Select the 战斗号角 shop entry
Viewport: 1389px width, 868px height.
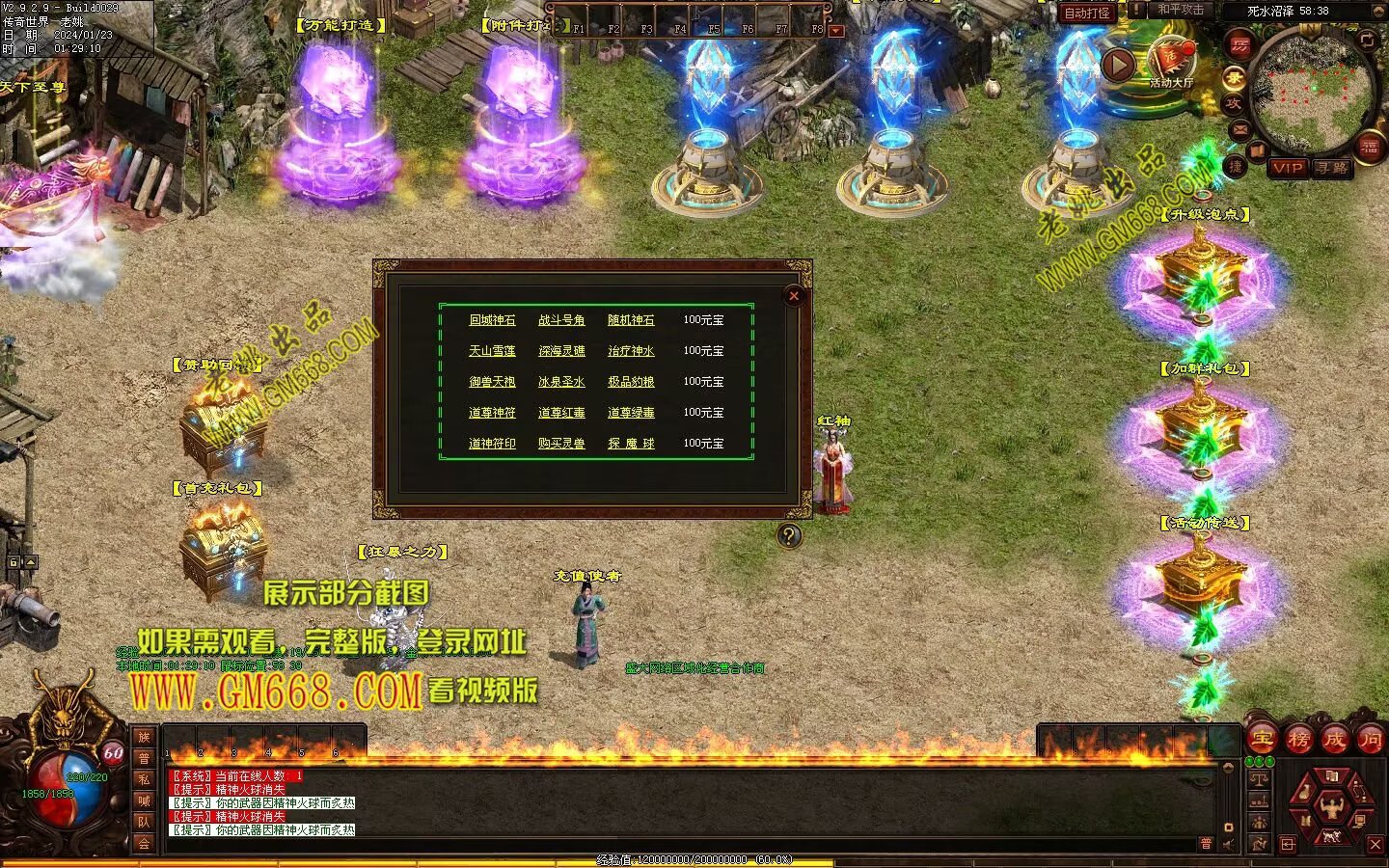pos(561,320)
